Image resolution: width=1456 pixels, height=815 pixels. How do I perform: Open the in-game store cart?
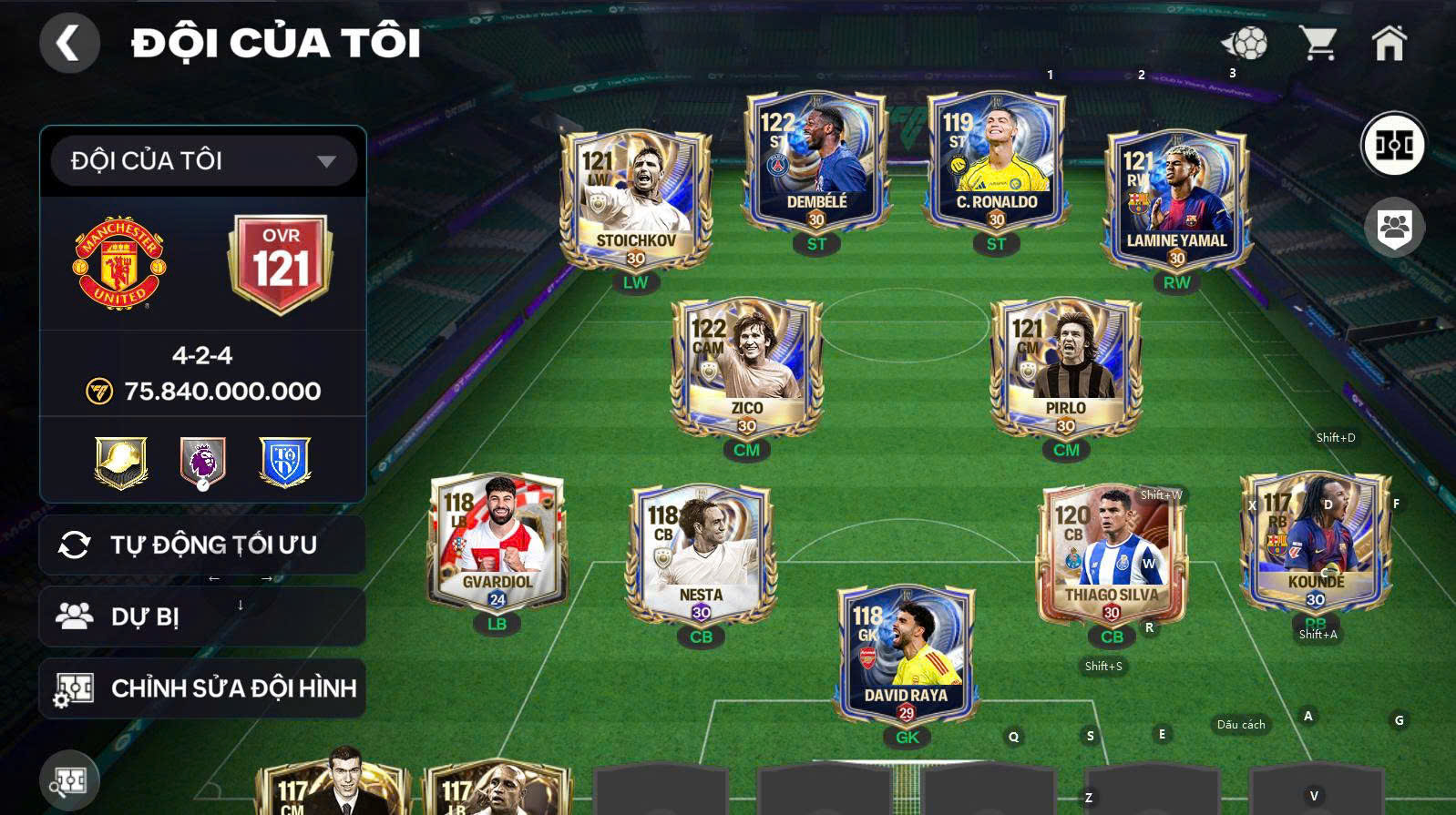[1318, 43]
